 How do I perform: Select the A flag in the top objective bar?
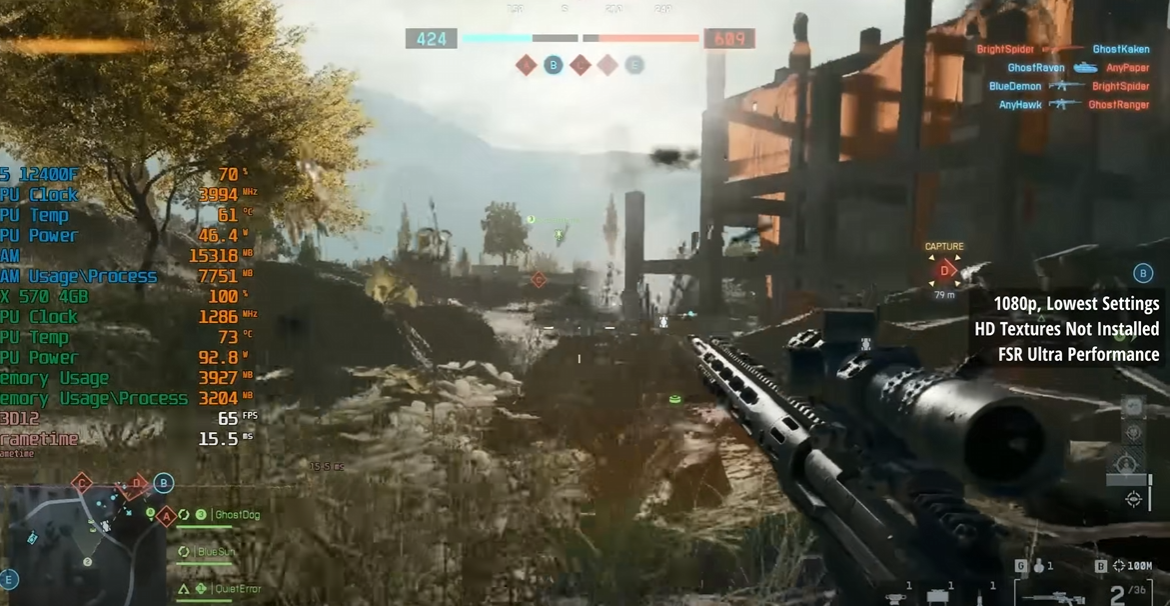pos(526,66)
